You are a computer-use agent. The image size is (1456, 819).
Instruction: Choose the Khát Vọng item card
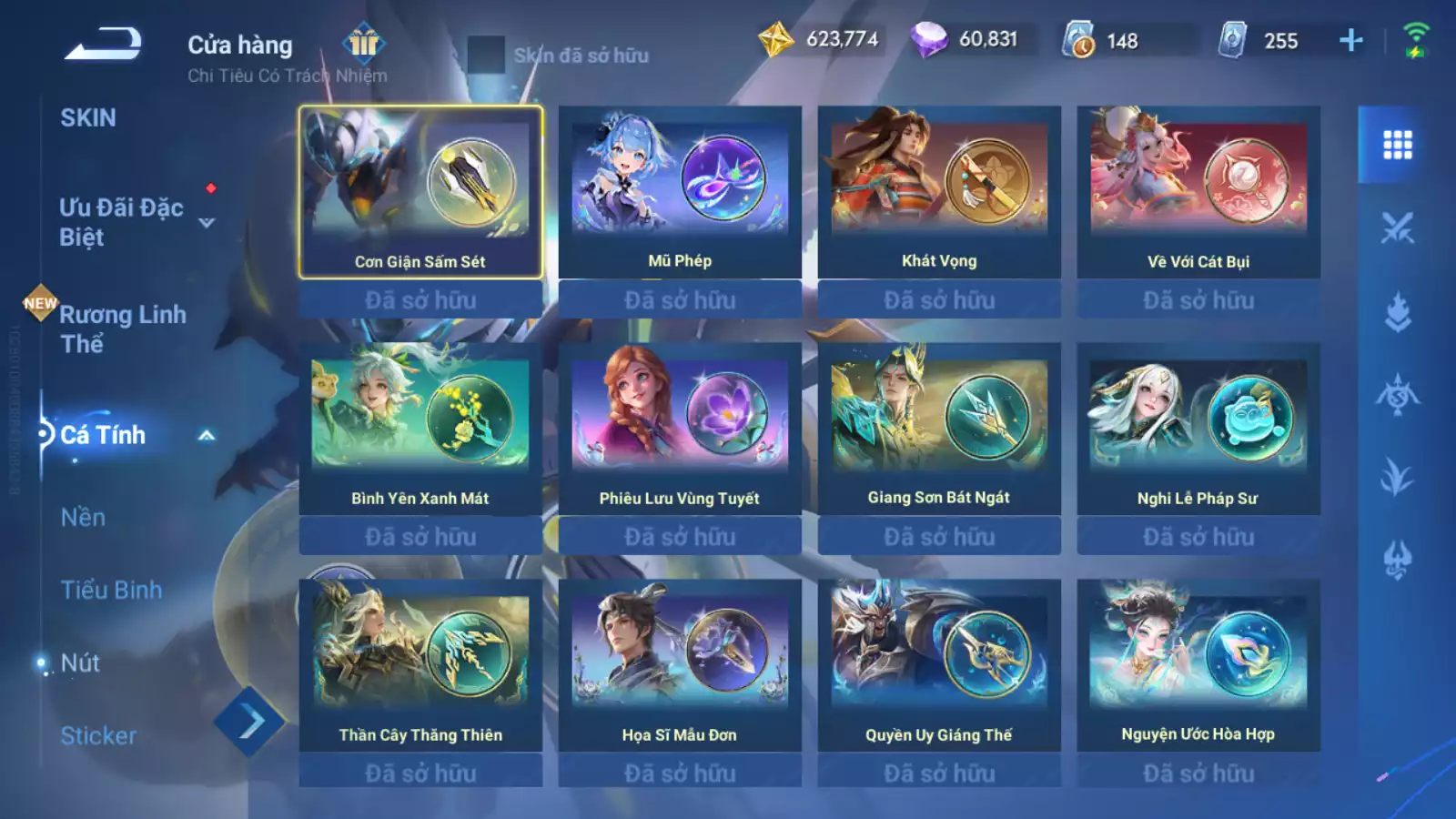pos(939,192)
